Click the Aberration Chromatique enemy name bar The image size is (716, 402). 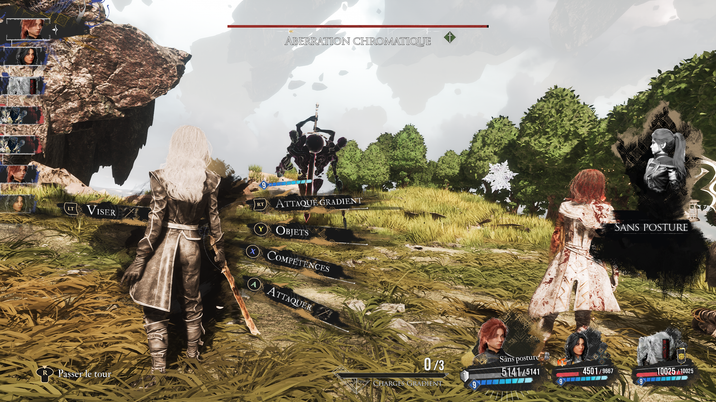357,40
